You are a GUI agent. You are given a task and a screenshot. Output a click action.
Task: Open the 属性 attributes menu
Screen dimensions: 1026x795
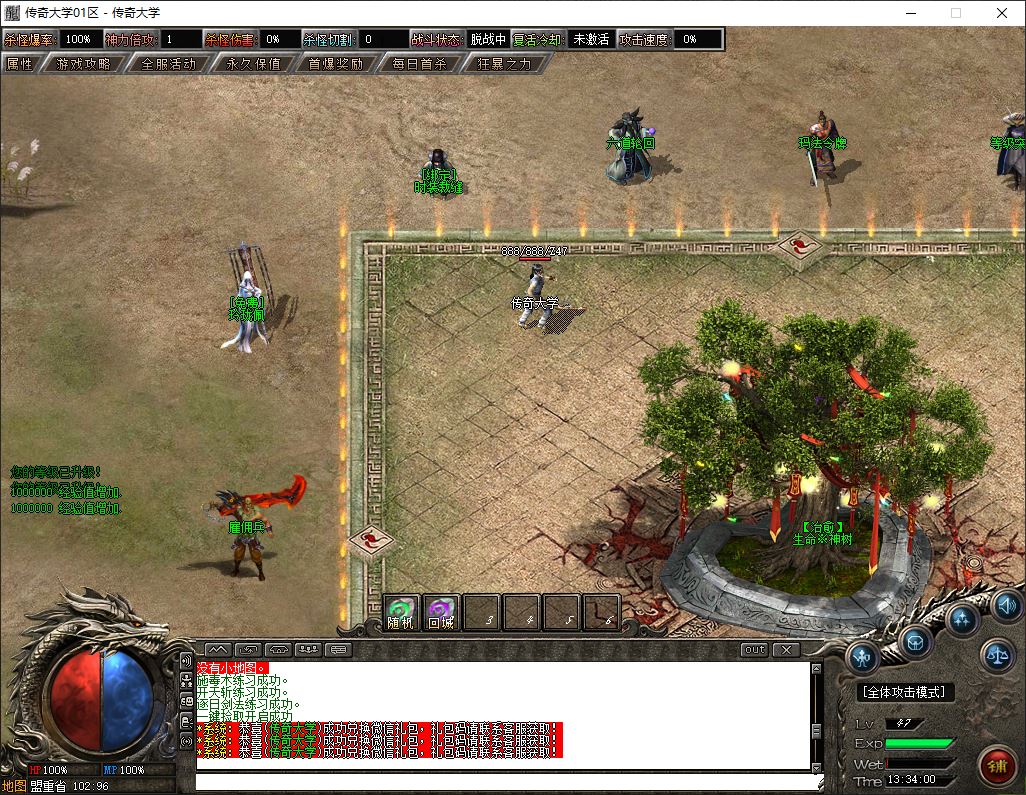click(20, 63)
